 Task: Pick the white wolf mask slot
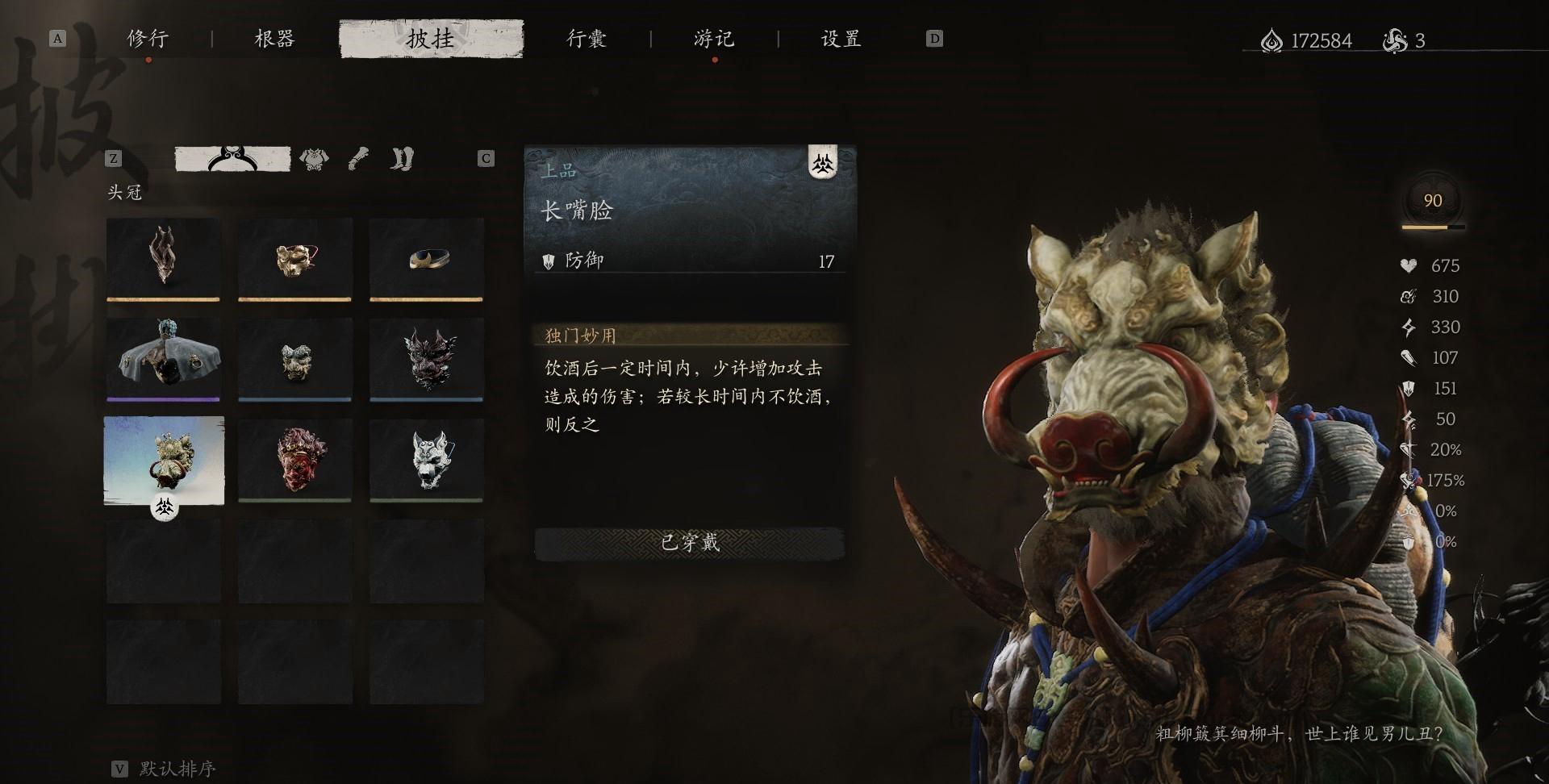point(426,460)
